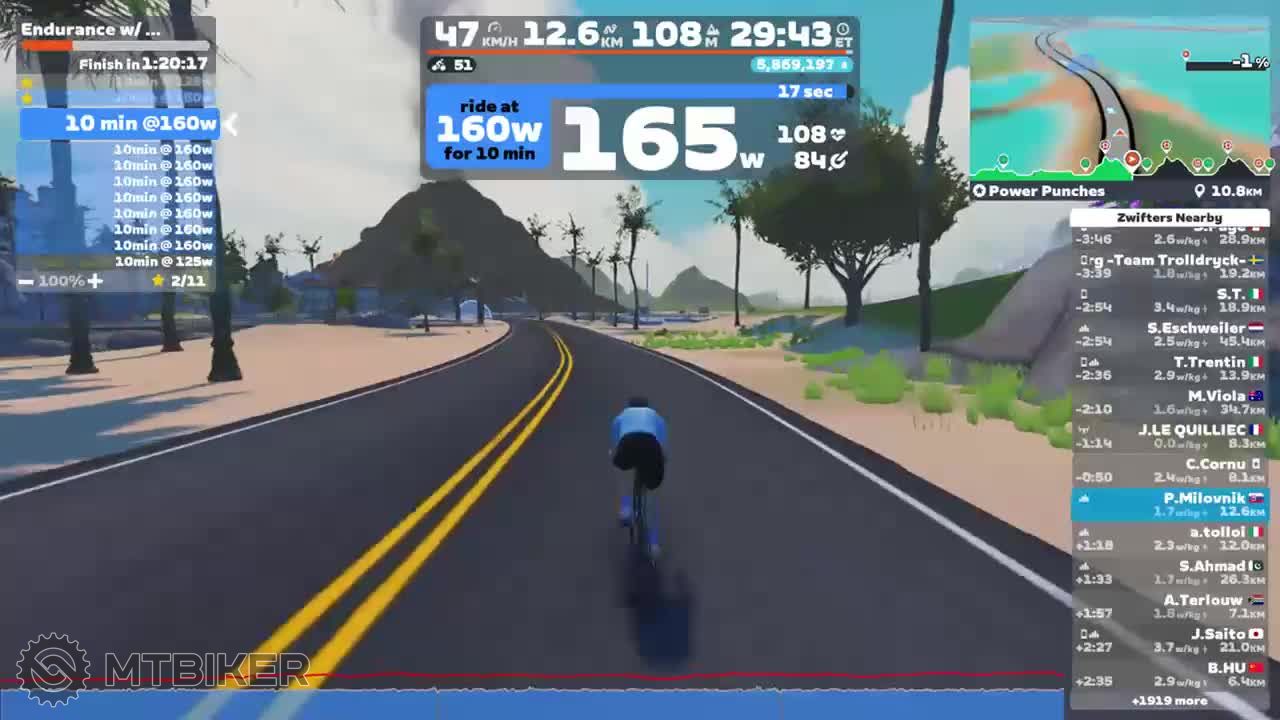Select S.Ahmad in Zwifters Nearby
Viewport: 1280px width, 720px height.
click(1169, 572)
